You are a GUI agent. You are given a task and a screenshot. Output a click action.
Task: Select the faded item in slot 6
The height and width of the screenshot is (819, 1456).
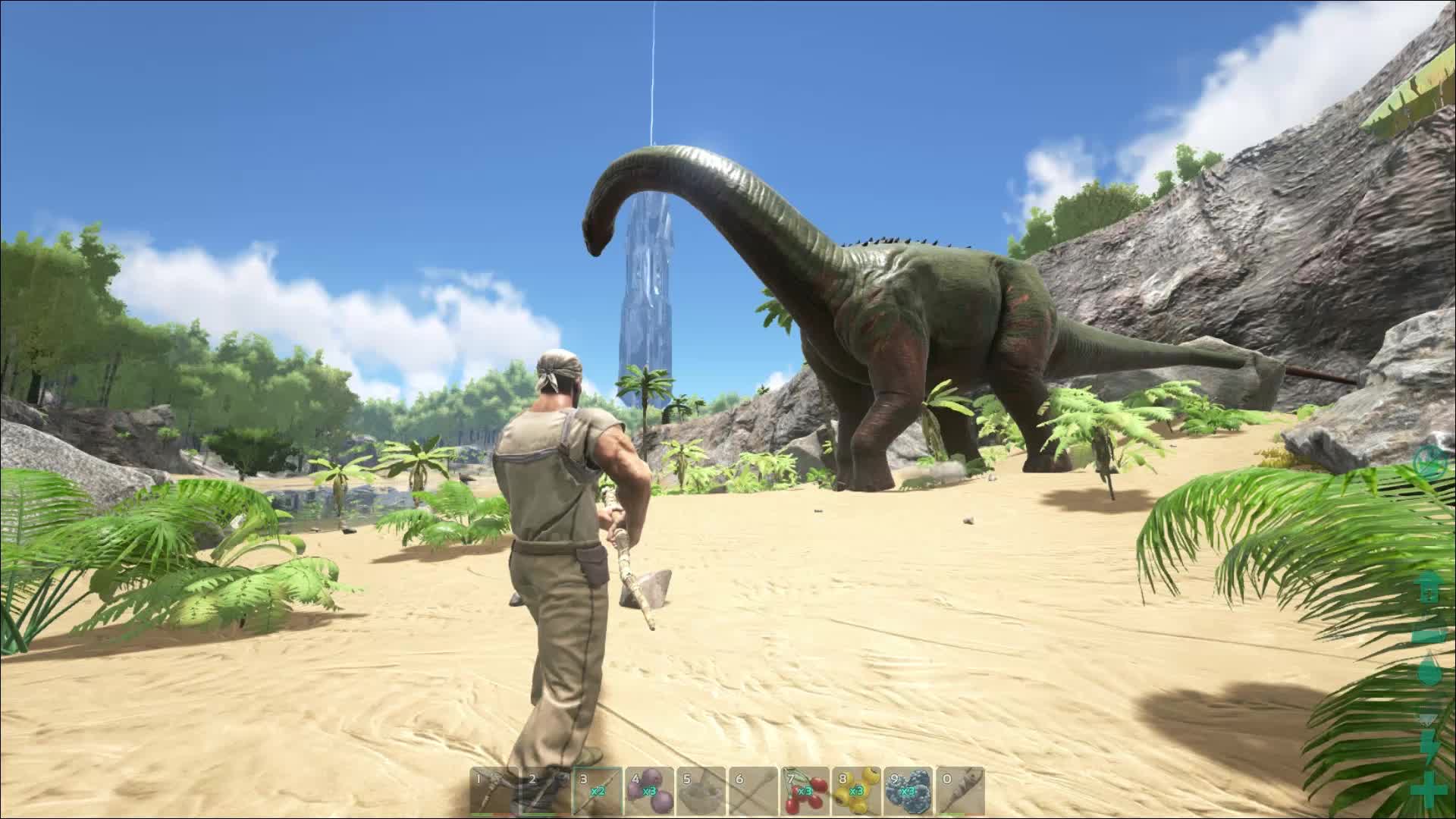[753, 790]
